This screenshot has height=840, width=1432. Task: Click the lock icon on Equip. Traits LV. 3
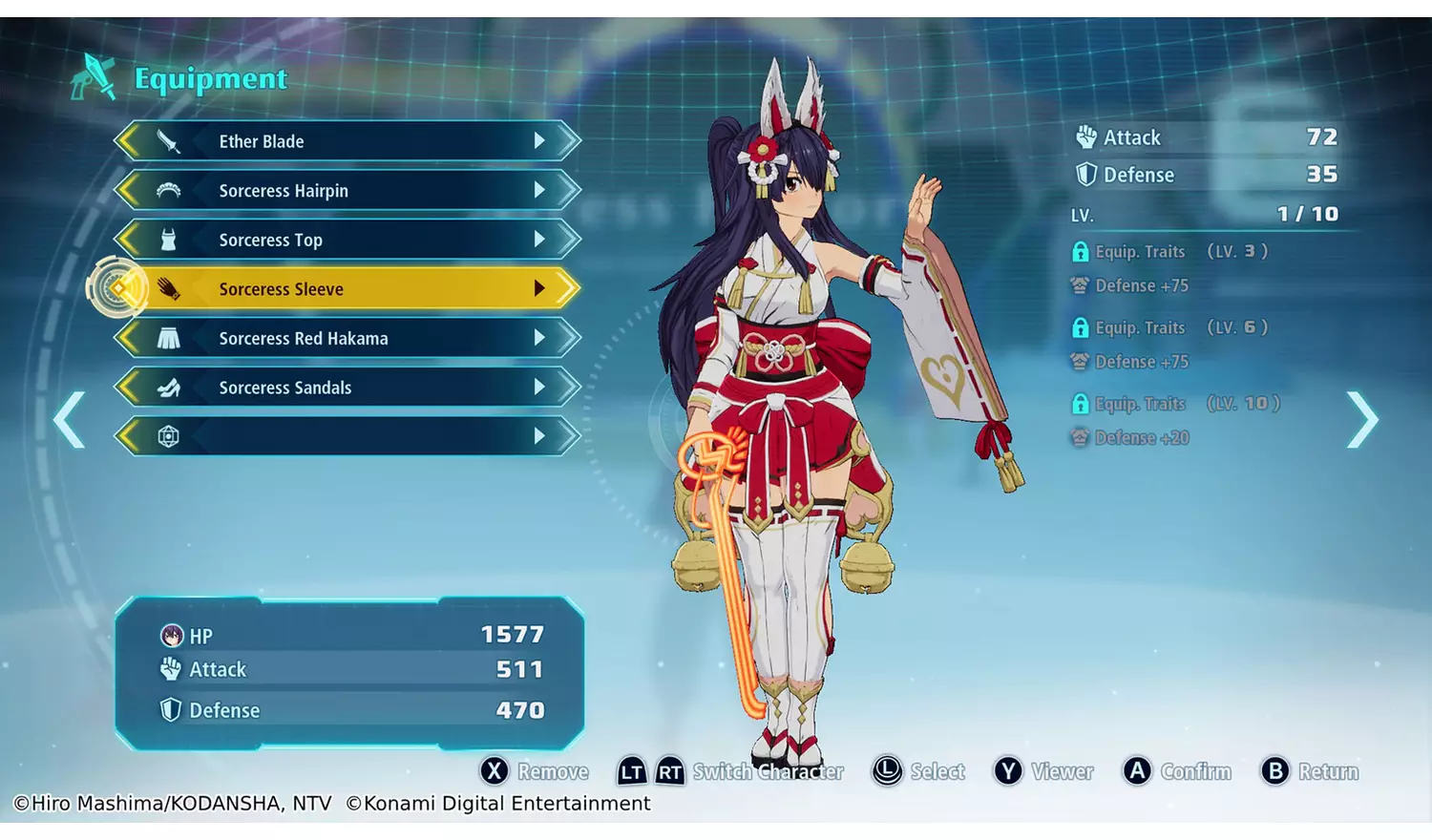coord(1081,251)
